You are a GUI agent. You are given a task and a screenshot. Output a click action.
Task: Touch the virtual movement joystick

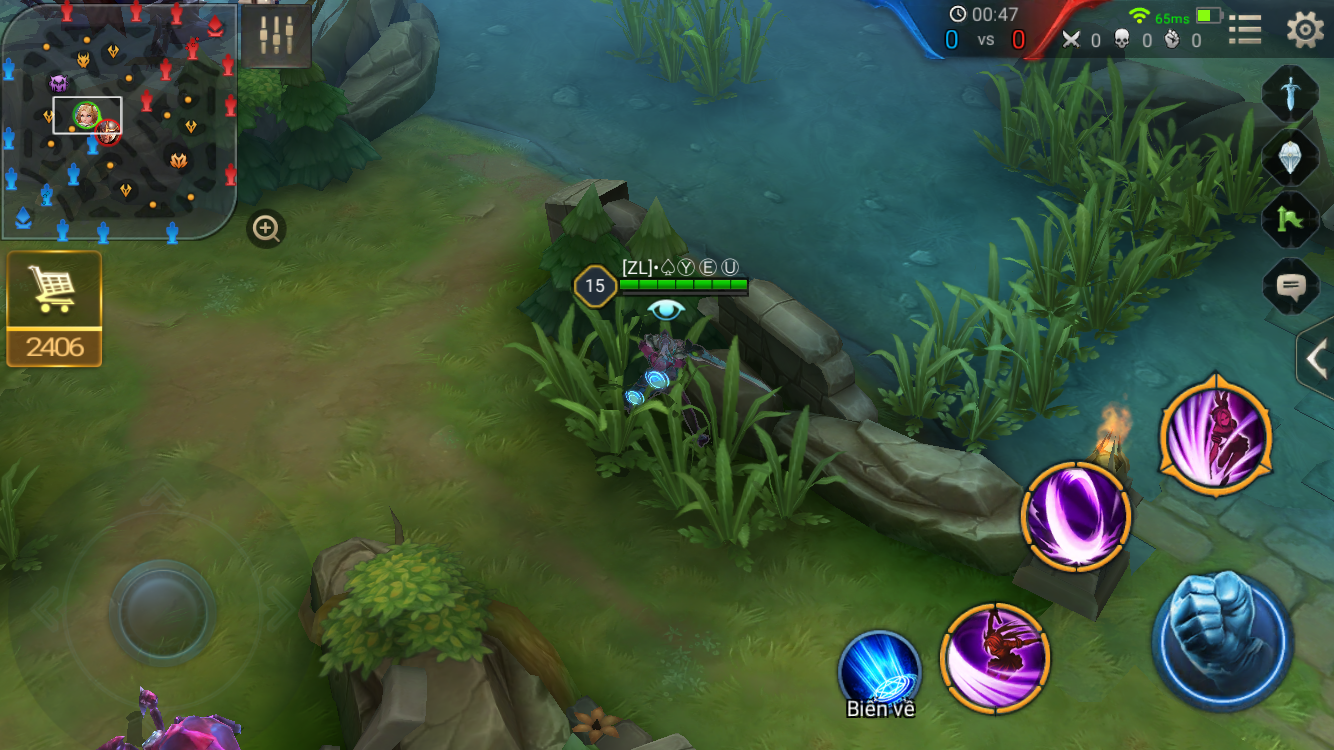tap(162, 610)
